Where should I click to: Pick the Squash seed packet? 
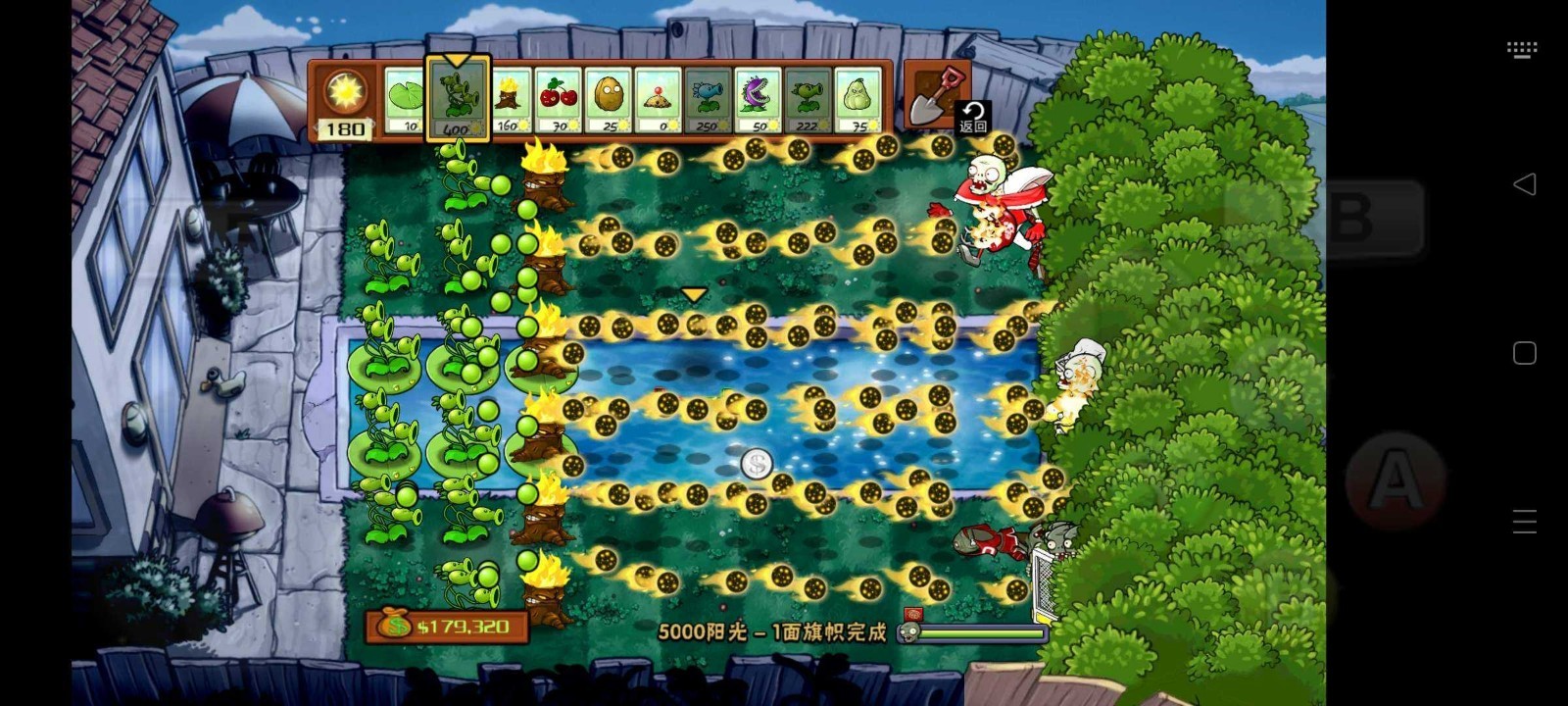tap(858, 96)
